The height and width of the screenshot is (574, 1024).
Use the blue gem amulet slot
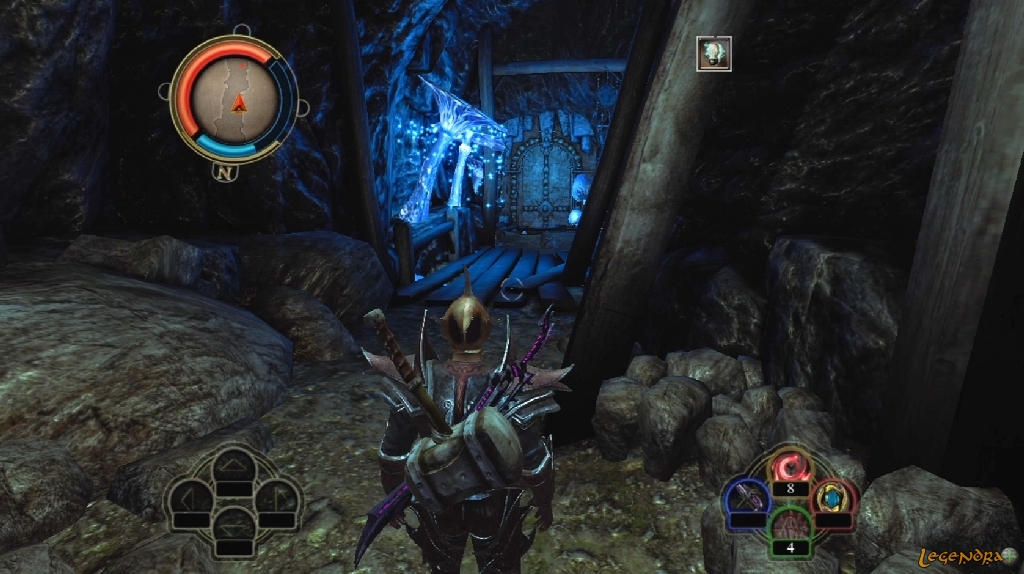coord(833,496)
